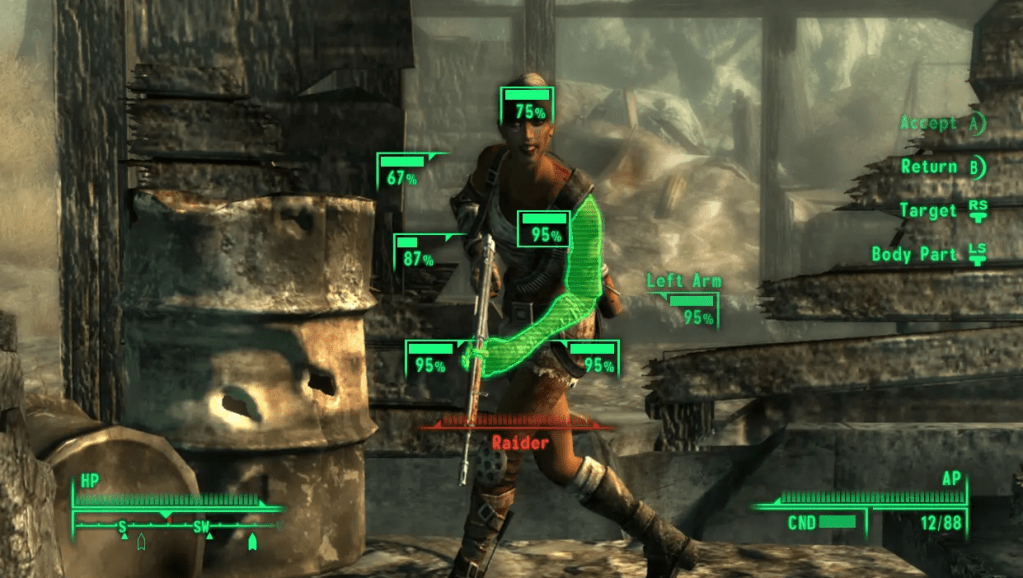The image size is (1023, 578).
Task: Target the torso 95% box on the chest
Action: coord(543,229)
